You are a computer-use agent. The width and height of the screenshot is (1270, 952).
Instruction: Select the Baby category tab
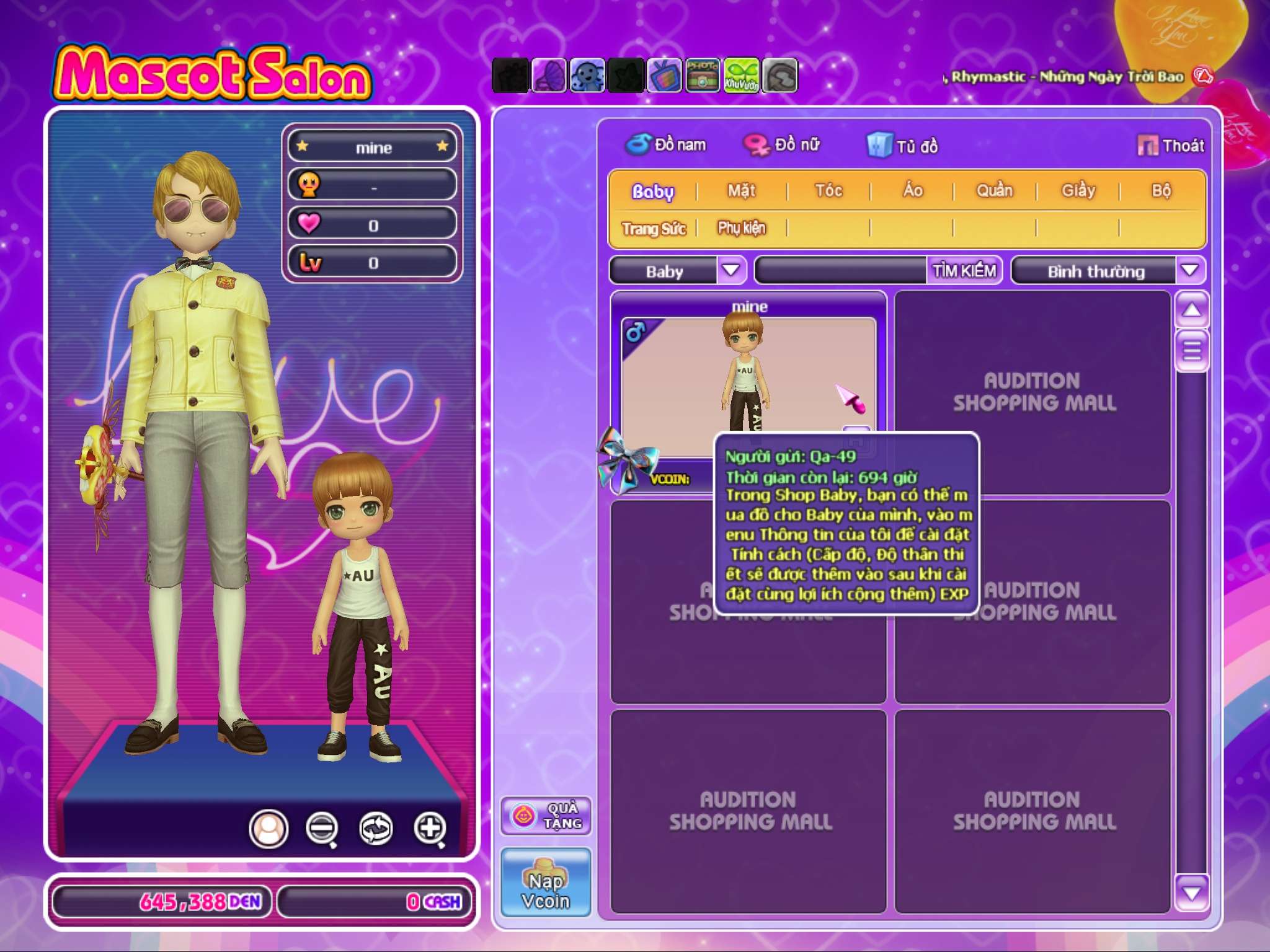652,191
